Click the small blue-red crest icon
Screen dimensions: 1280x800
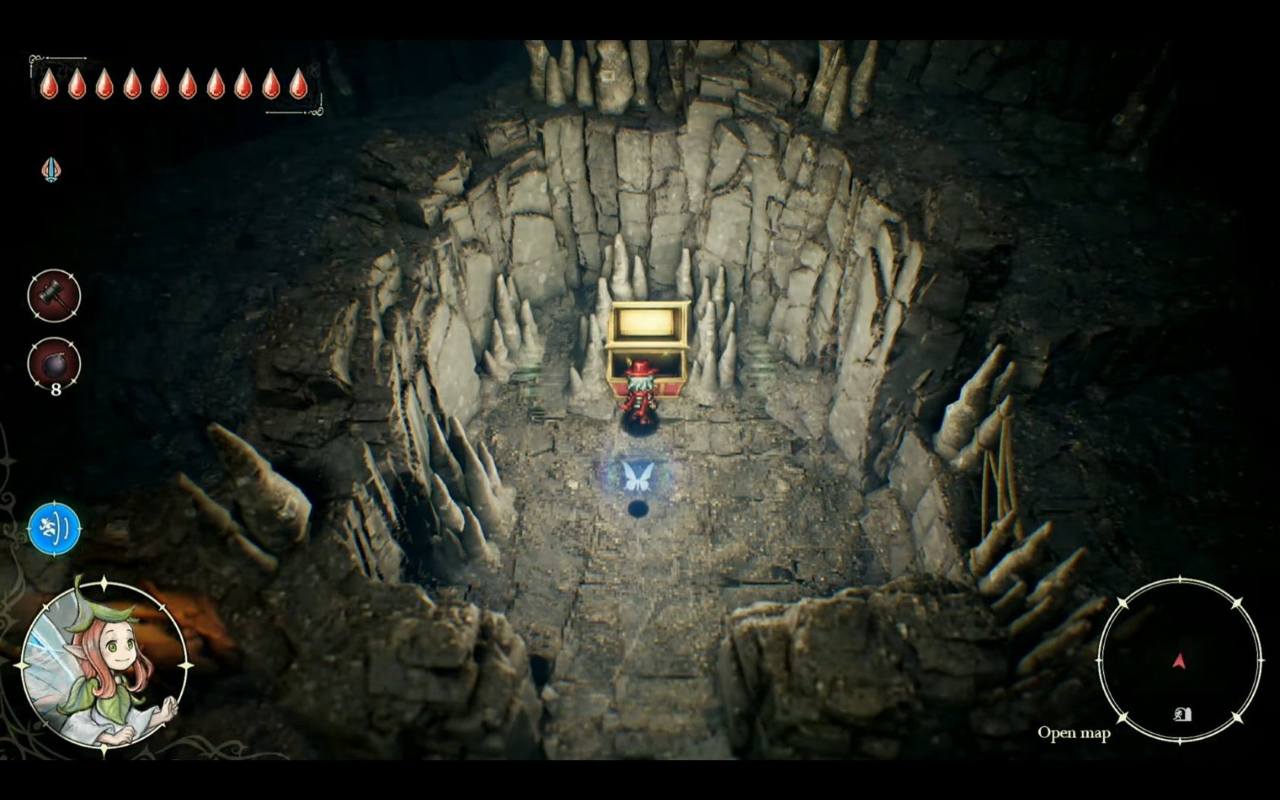click(51, 170)
